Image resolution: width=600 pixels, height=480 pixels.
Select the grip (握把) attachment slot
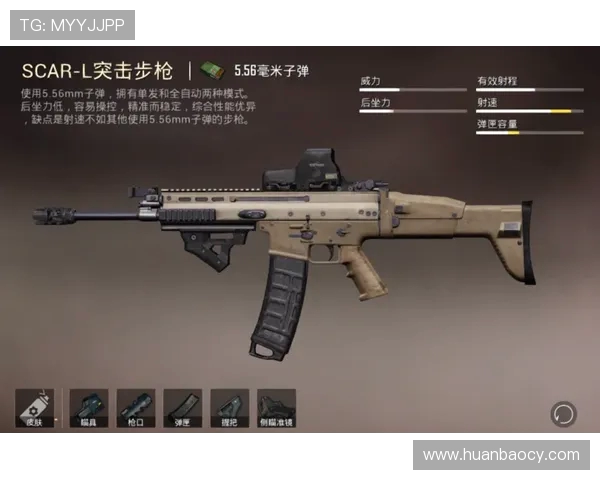[x=230, y=409]
